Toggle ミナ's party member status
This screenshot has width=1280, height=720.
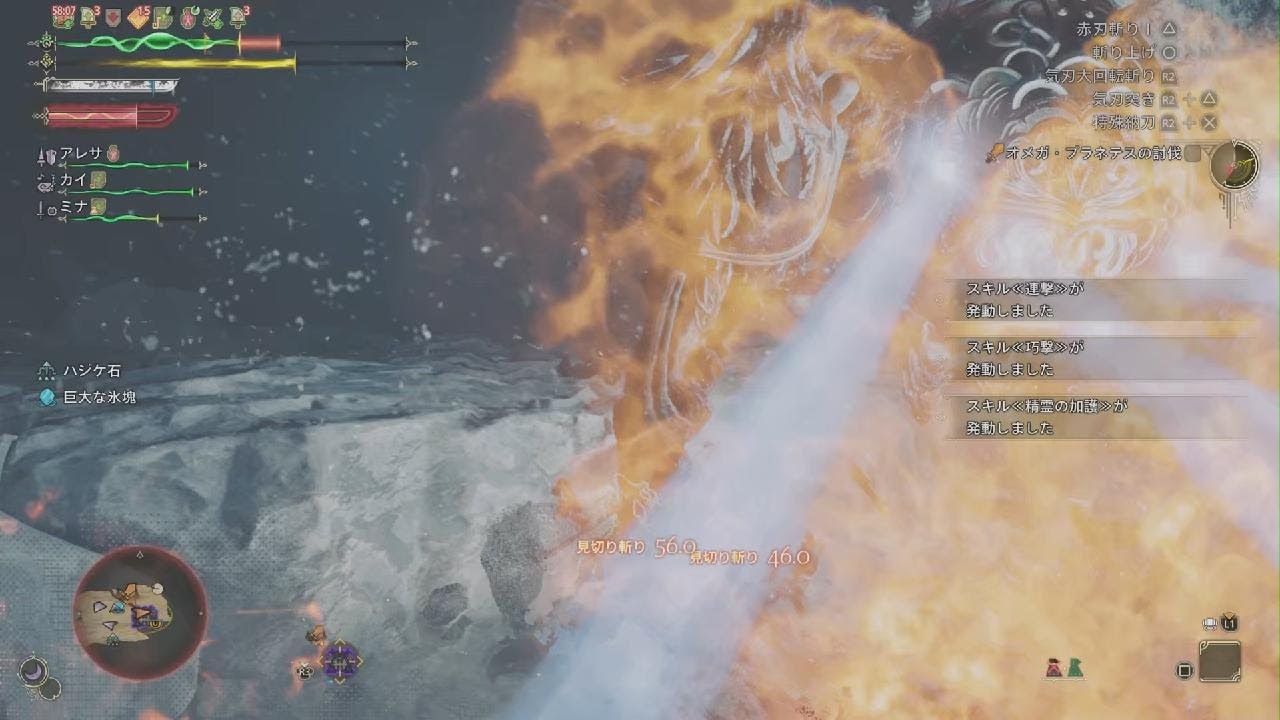point(72,208)
